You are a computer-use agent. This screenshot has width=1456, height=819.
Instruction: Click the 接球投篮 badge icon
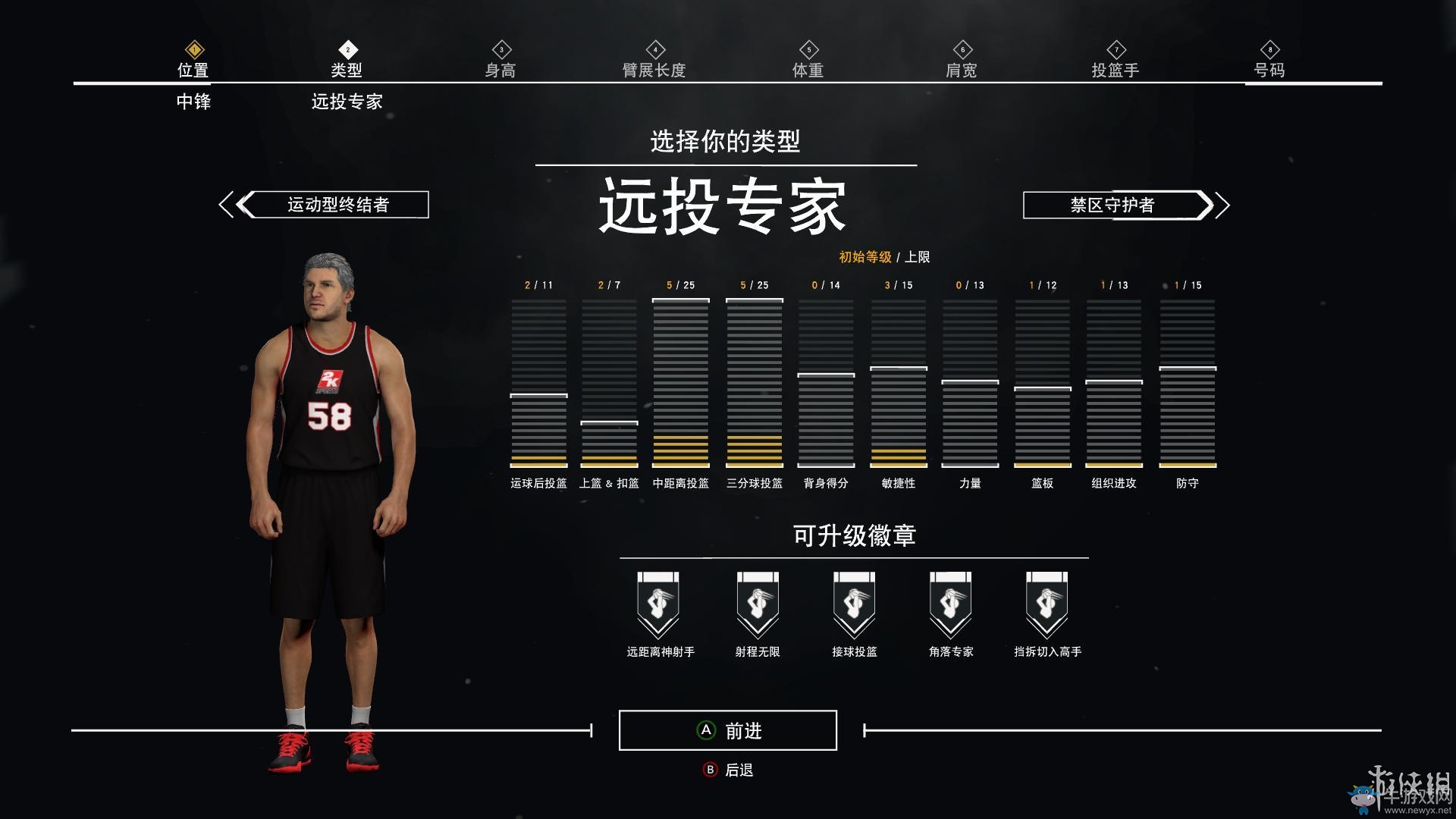pos(853,603)
